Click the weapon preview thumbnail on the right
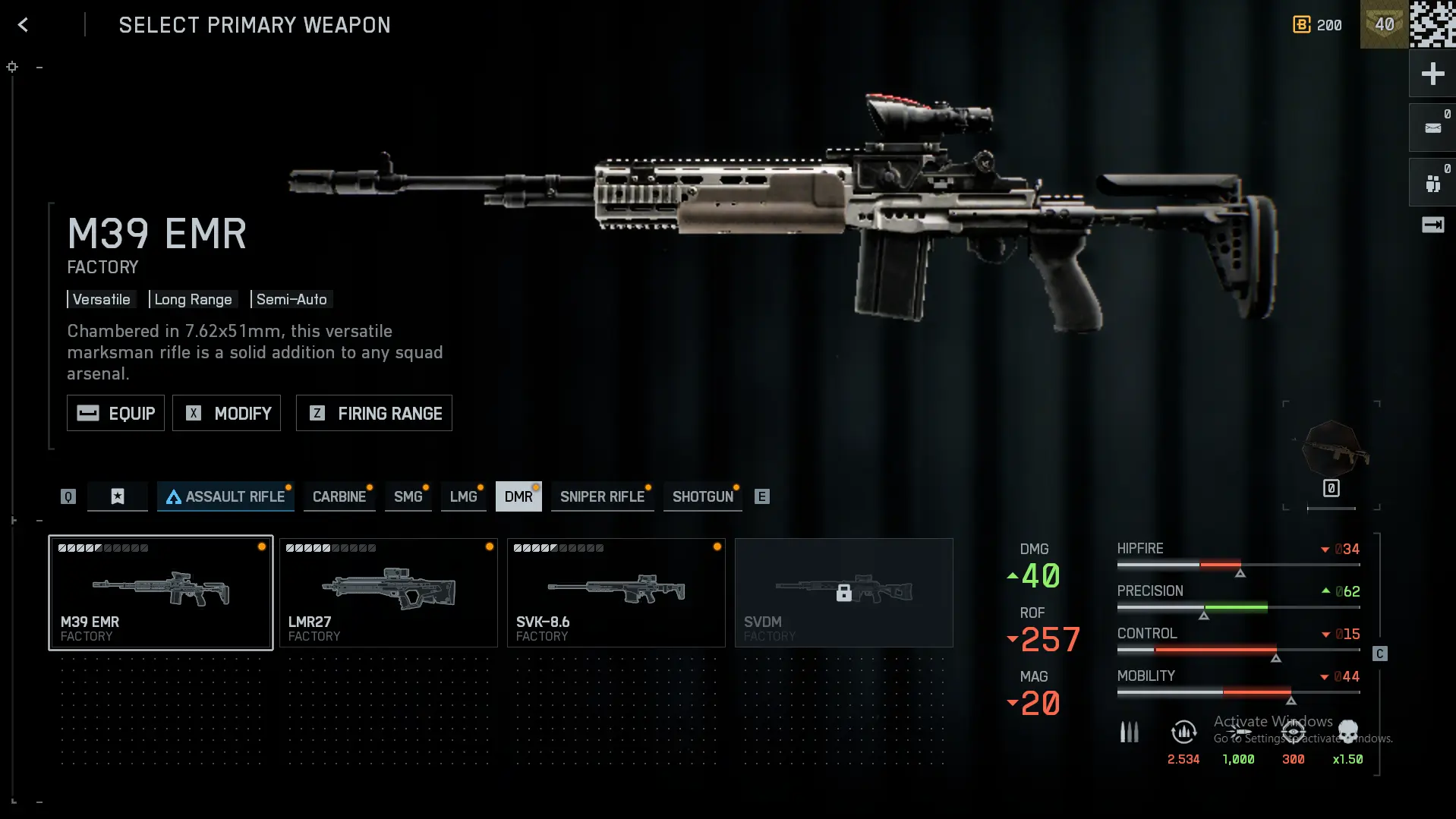The width and height of the screenshot is (1456, 819). coord(1332,451)
